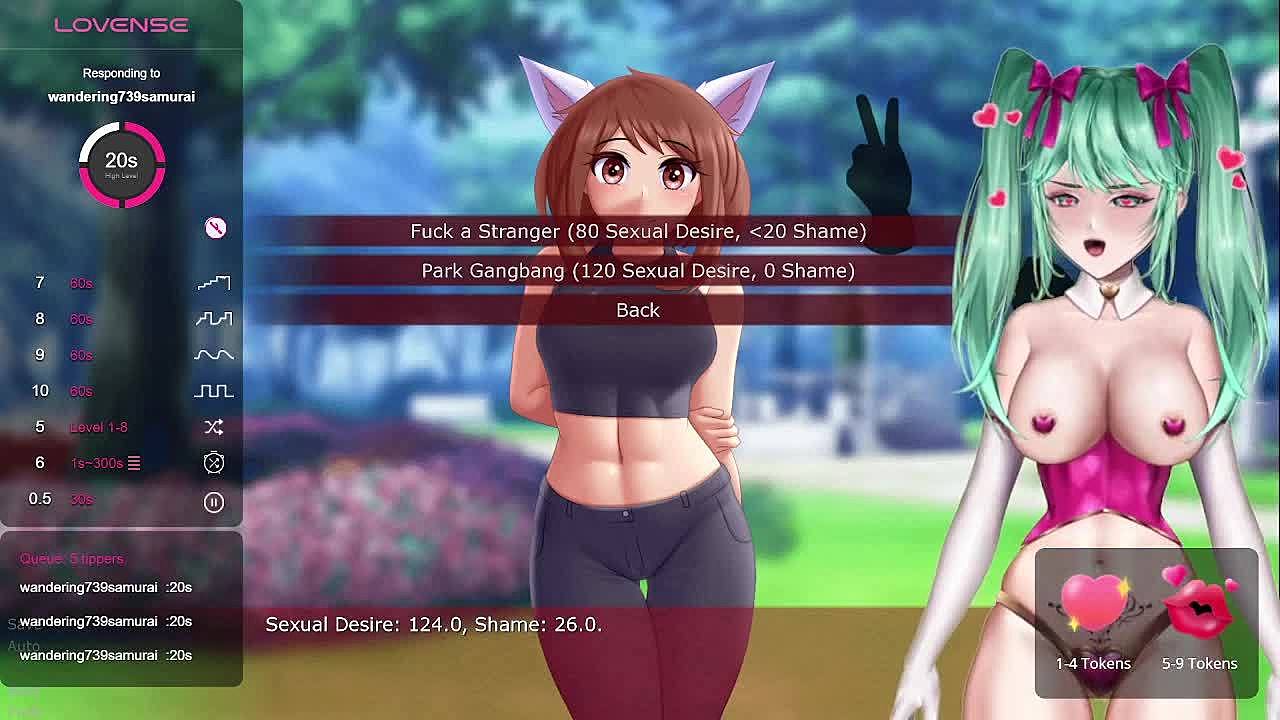The image size is (1280, 720).
Task: Go Back from the choice menu
Action: pyautogui.click(x=638, y=310)
